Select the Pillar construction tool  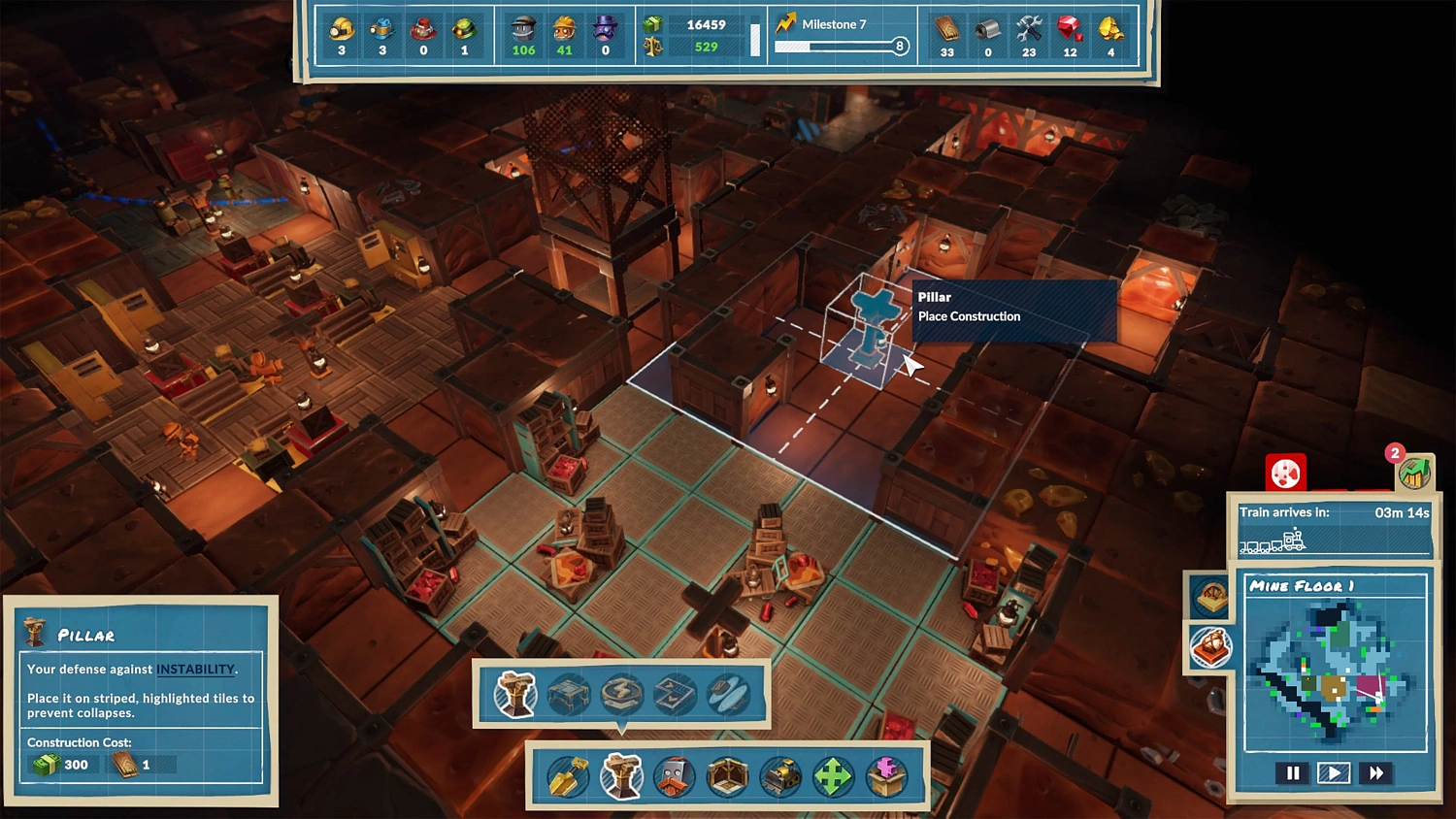pyautogui.click(x=622, y=776)
